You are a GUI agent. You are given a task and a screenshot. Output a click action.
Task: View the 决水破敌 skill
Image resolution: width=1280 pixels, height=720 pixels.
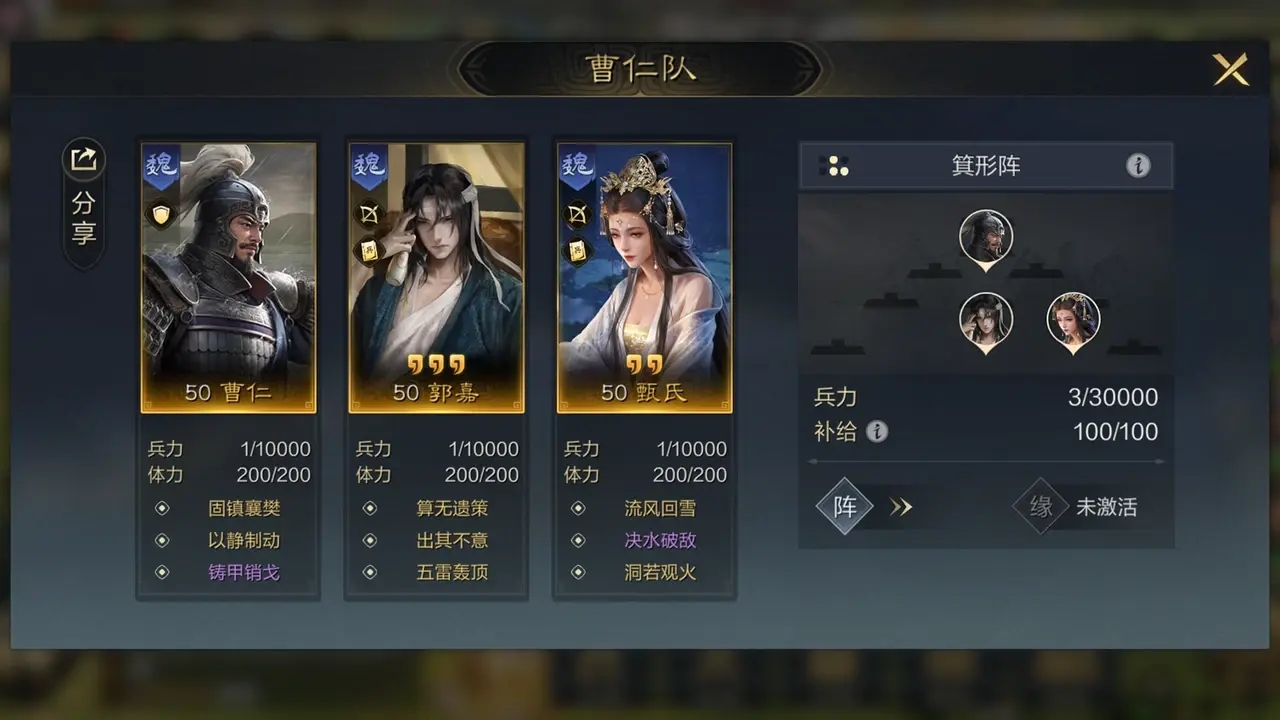coord(660,540)
